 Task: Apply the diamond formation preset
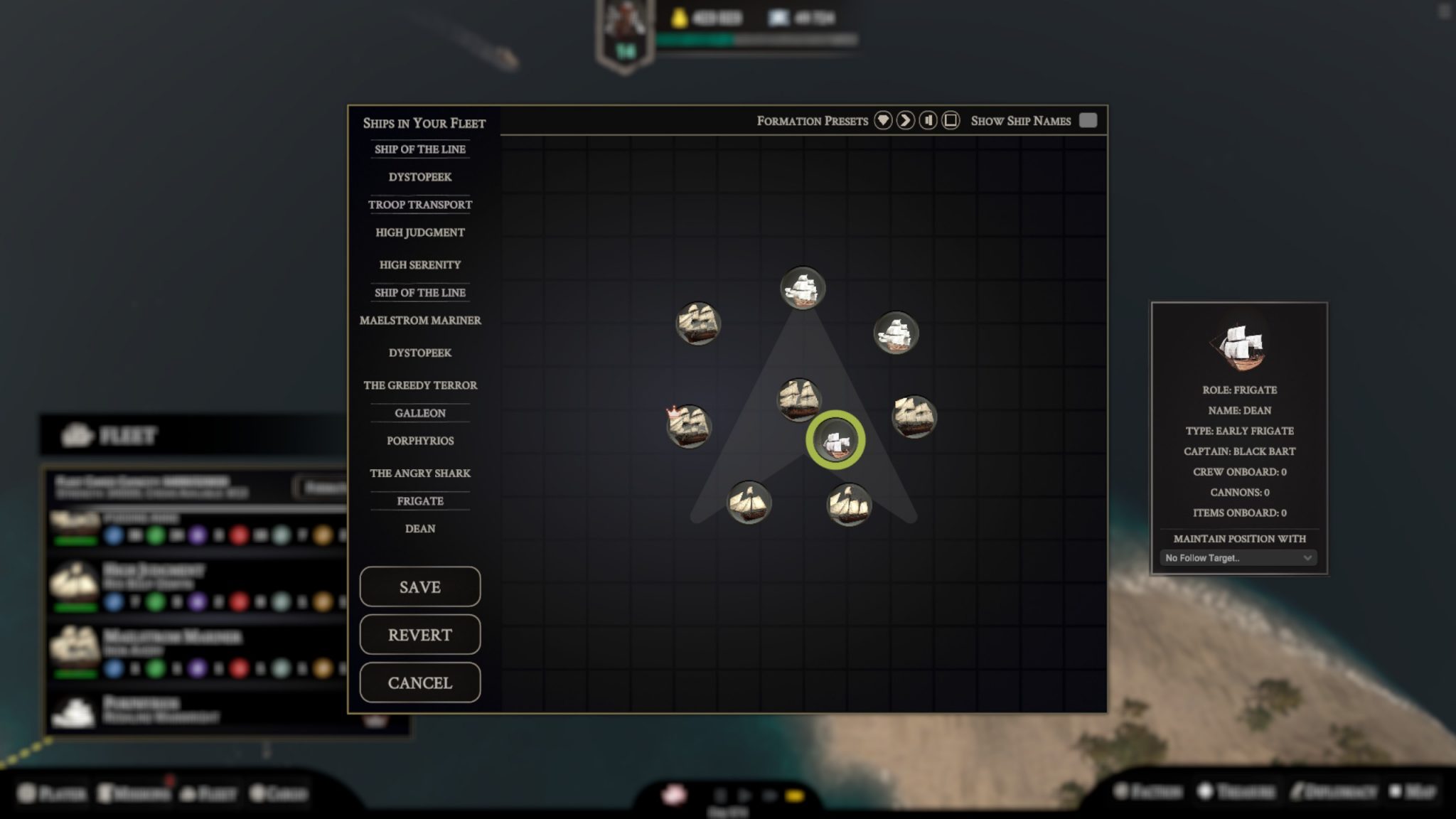pos(883,121)
